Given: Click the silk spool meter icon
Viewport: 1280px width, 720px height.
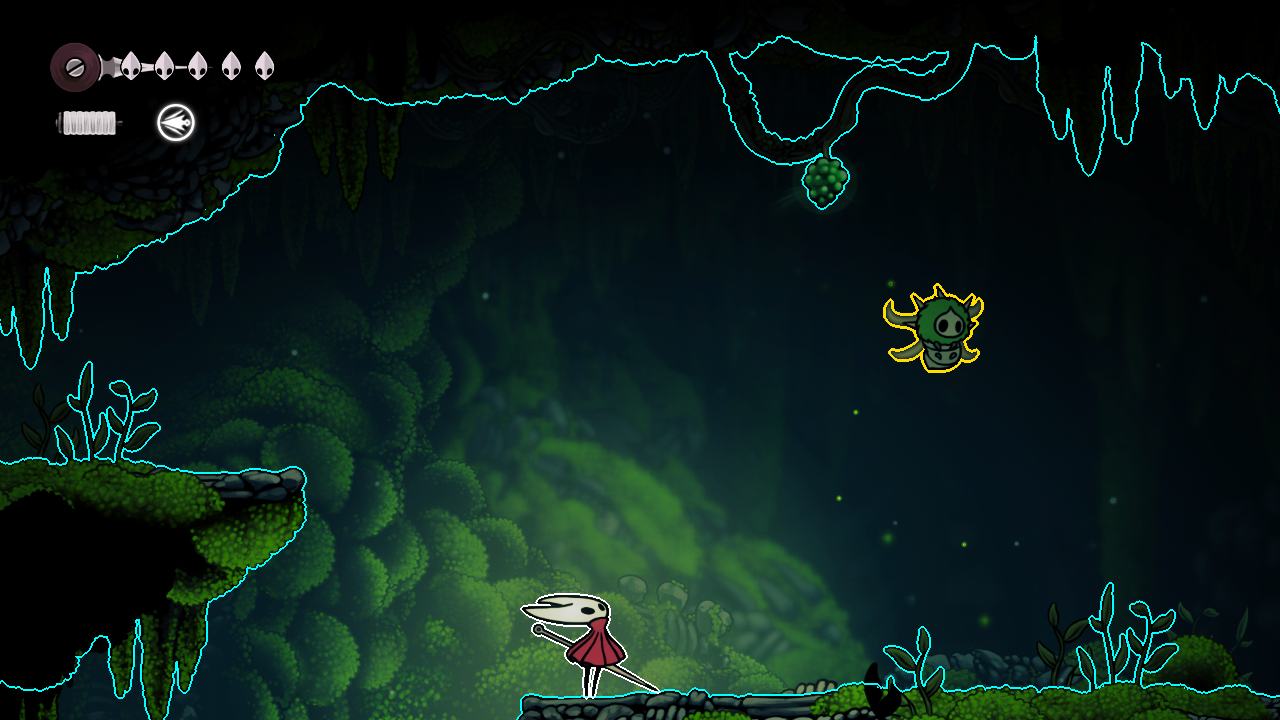Looking at the screenshot, I should (88, 122).
